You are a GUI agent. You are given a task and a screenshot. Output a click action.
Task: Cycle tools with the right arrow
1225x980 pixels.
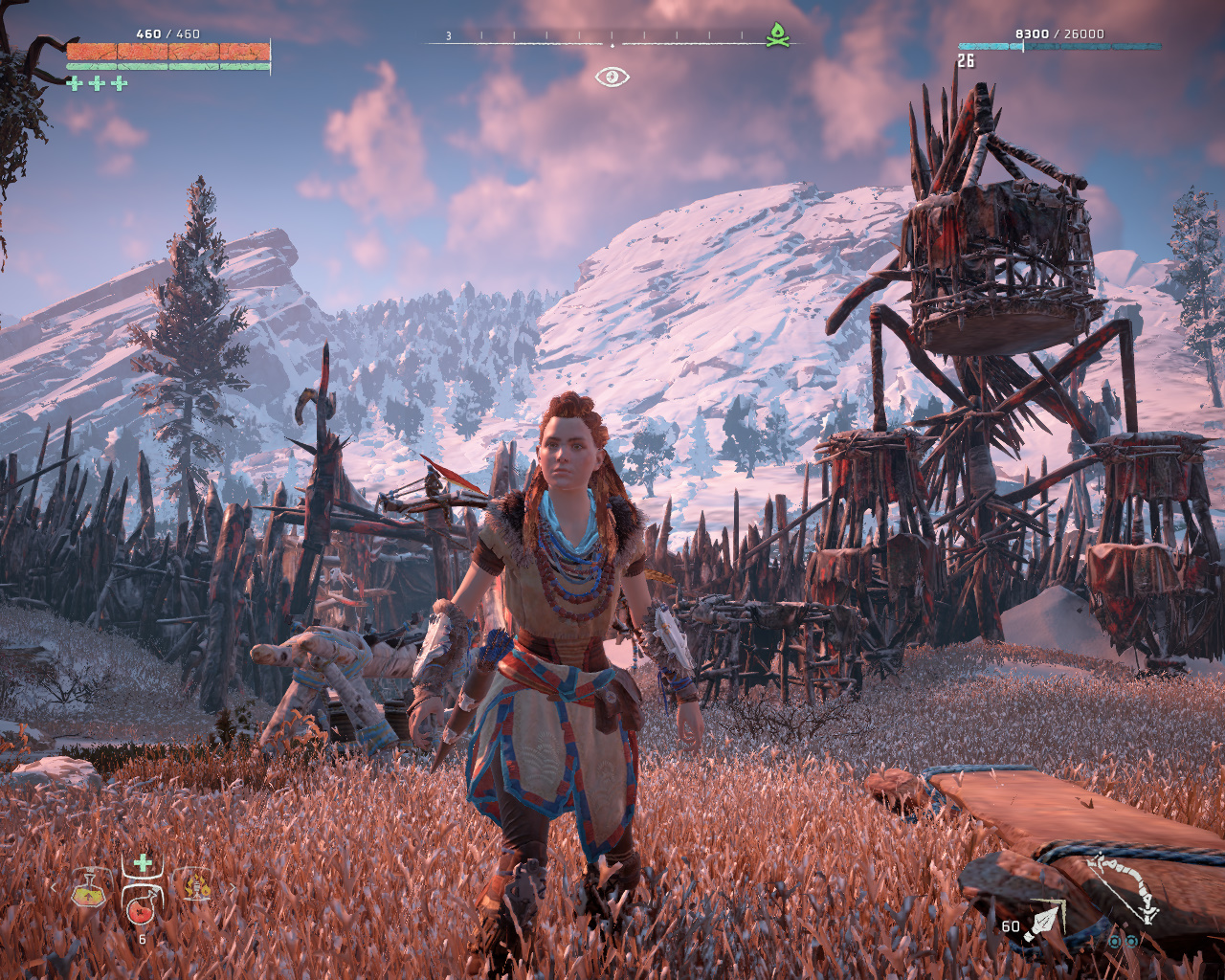tap(212, 887)
